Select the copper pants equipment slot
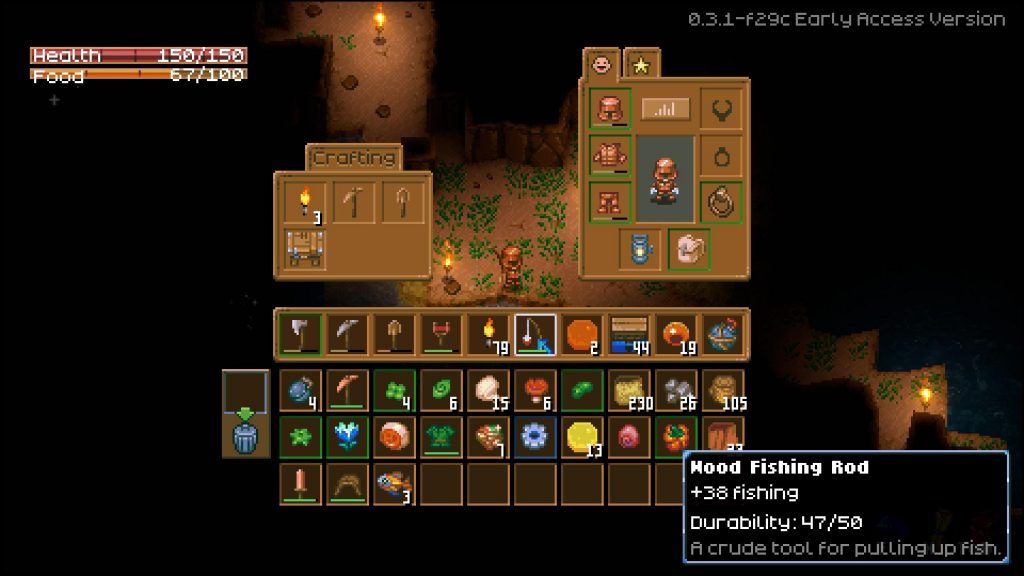The height and width of the screenshot is (576, 1024). tap(610, 203)
